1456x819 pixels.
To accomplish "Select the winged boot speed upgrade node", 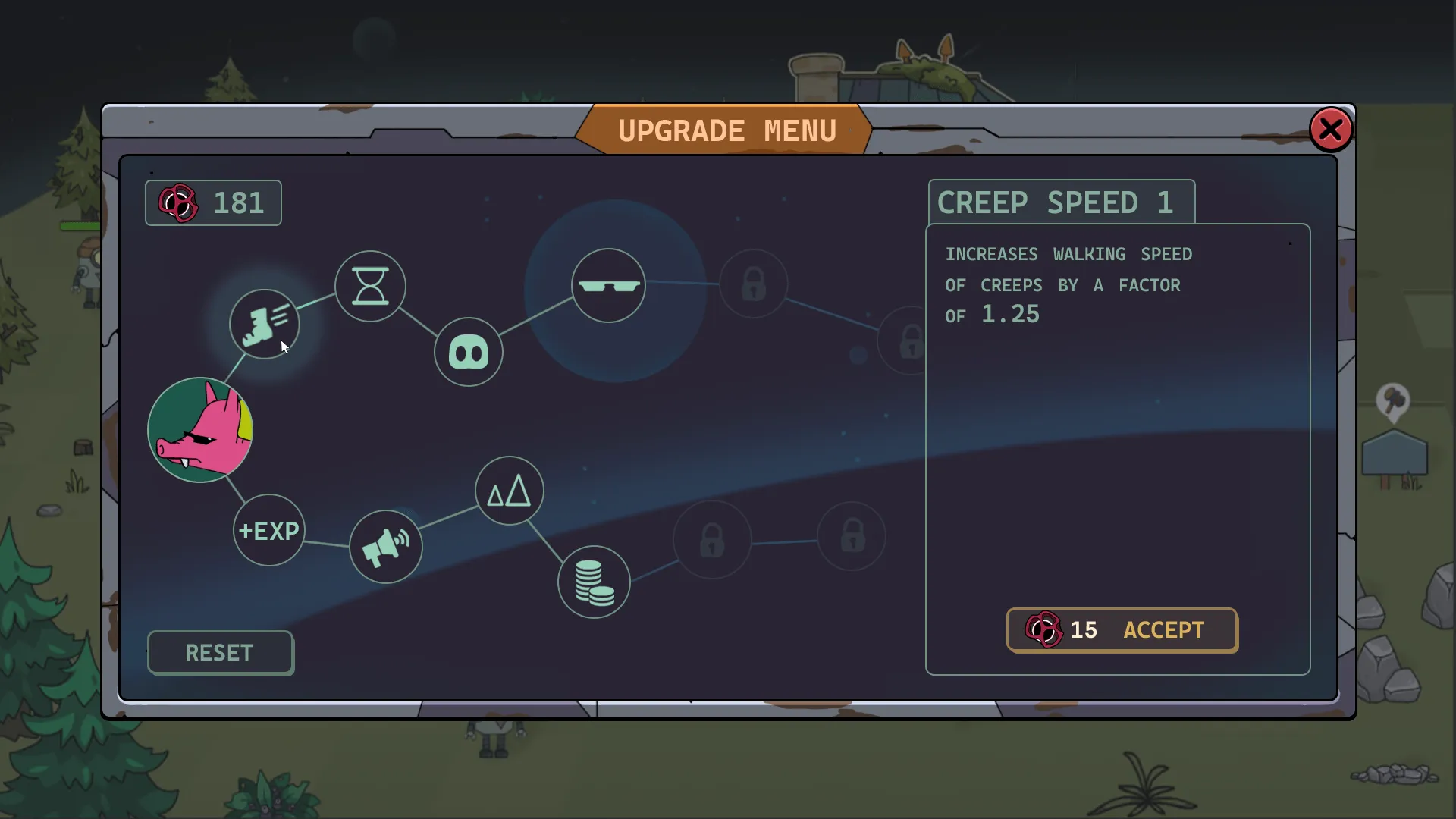I will click(265, 324).
